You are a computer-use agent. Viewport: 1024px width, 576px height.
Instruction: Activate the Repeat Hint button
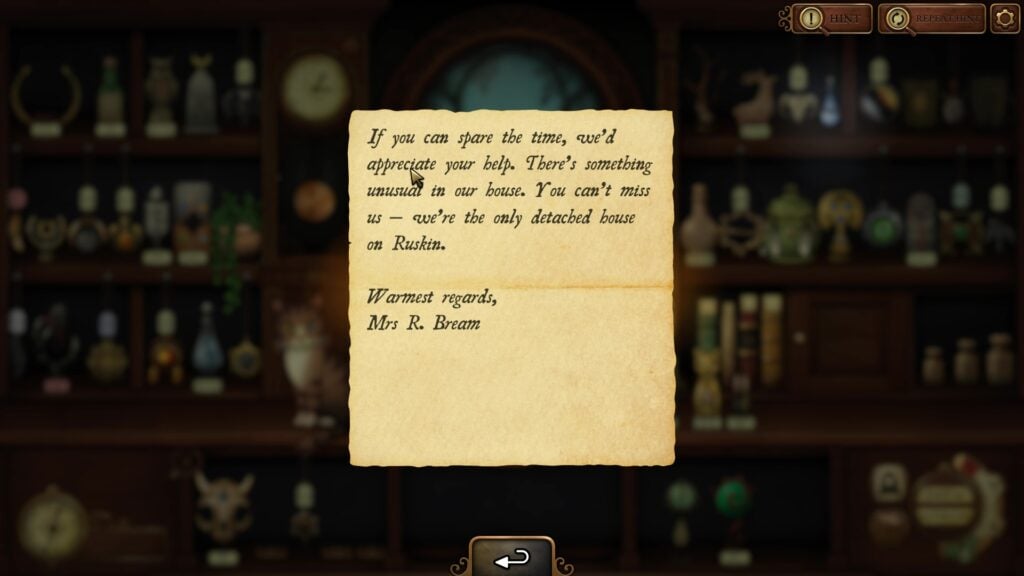click(x=931, y=18)
